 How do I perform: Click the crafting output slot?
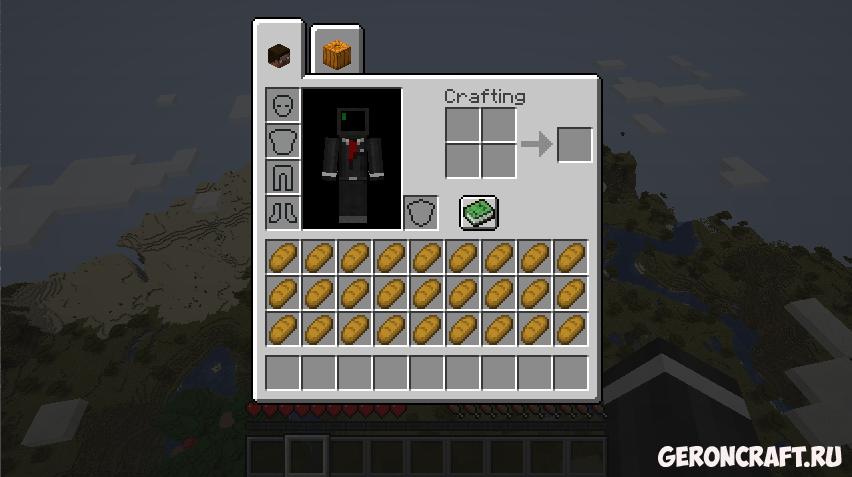(574, 144)
